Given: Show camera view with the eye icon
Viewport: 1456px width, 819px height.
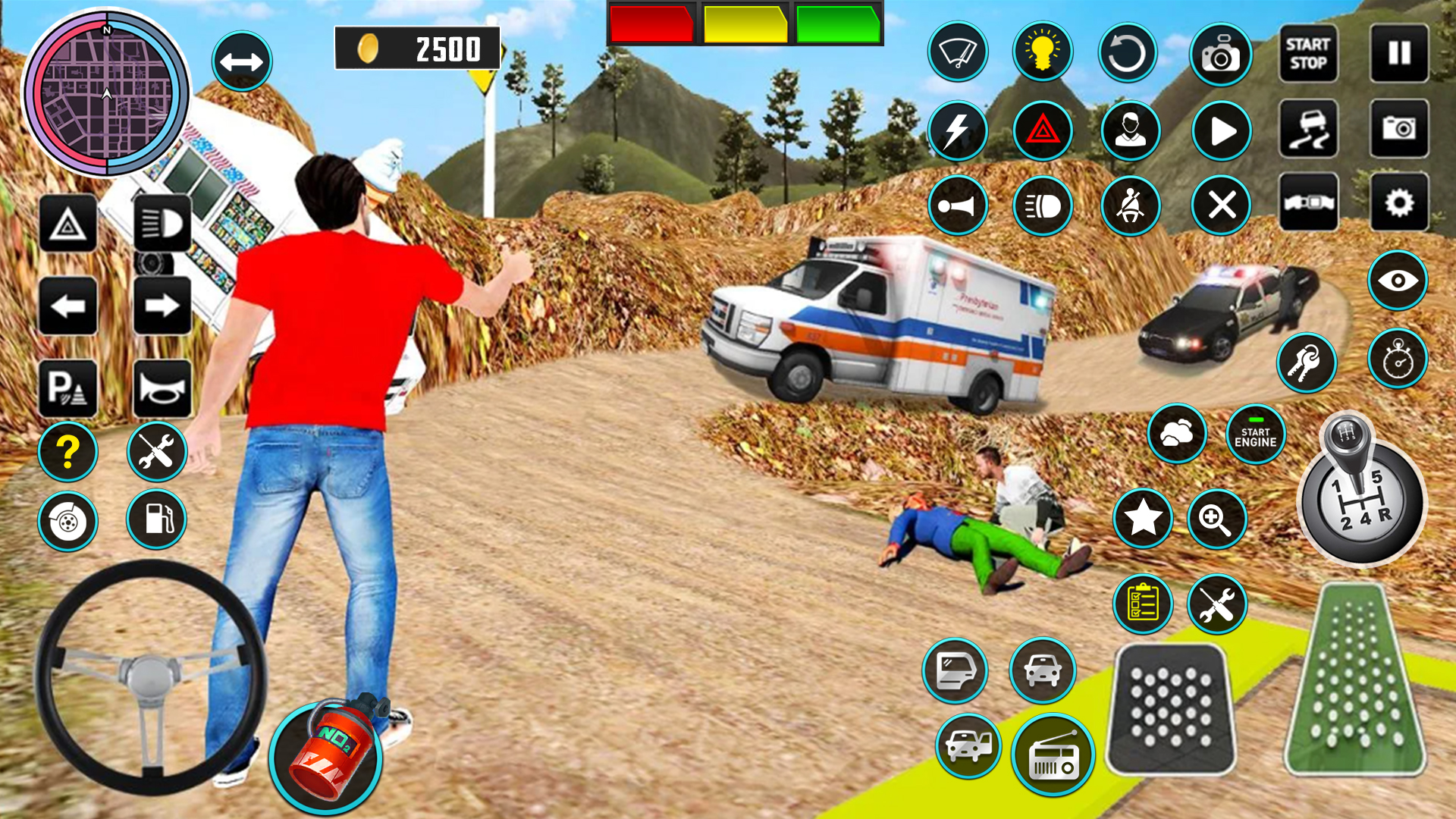Looking at the screenshot, I should [x=1398, y=281].
